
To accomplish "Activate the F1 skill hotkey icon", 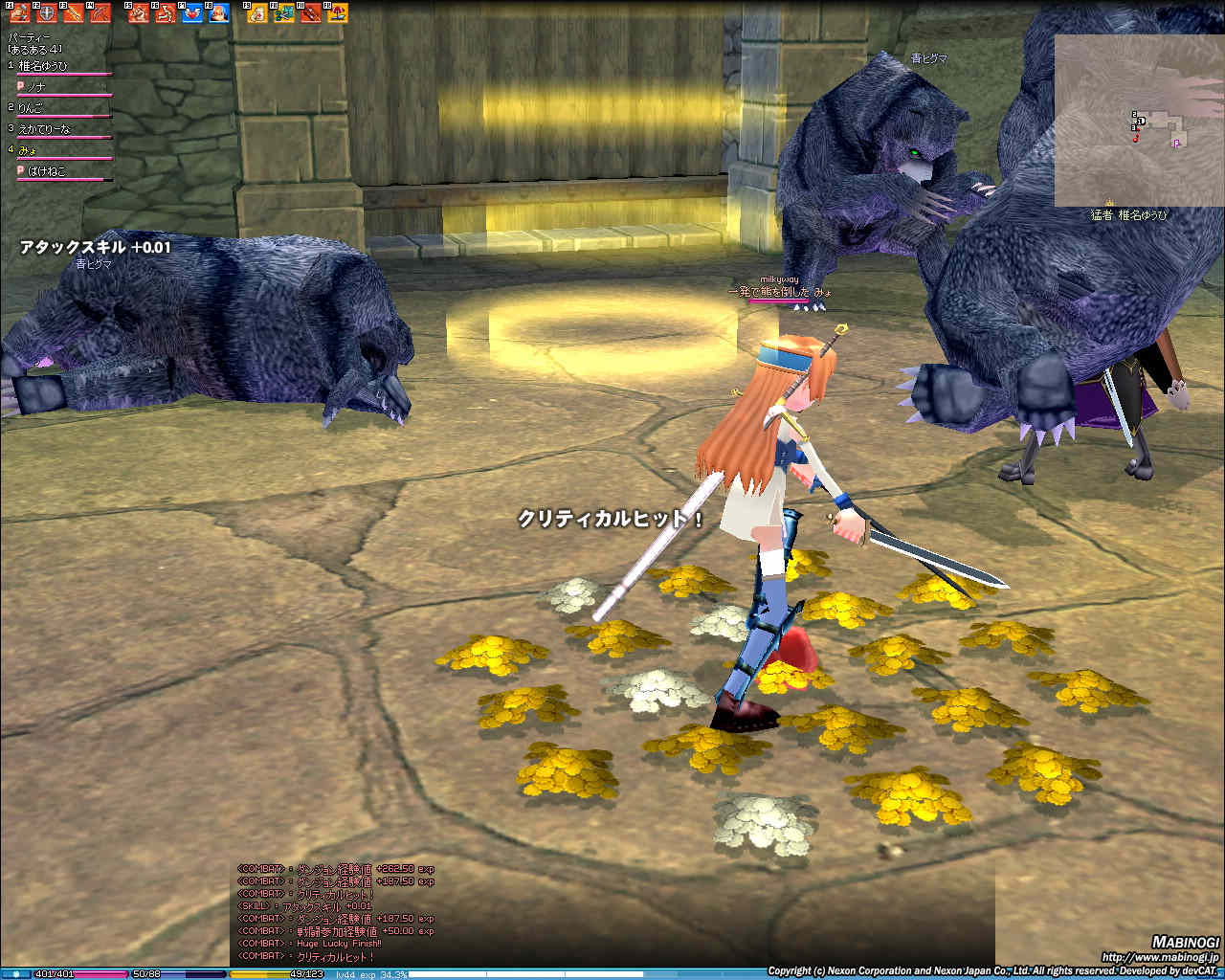I will pos(20,13).
